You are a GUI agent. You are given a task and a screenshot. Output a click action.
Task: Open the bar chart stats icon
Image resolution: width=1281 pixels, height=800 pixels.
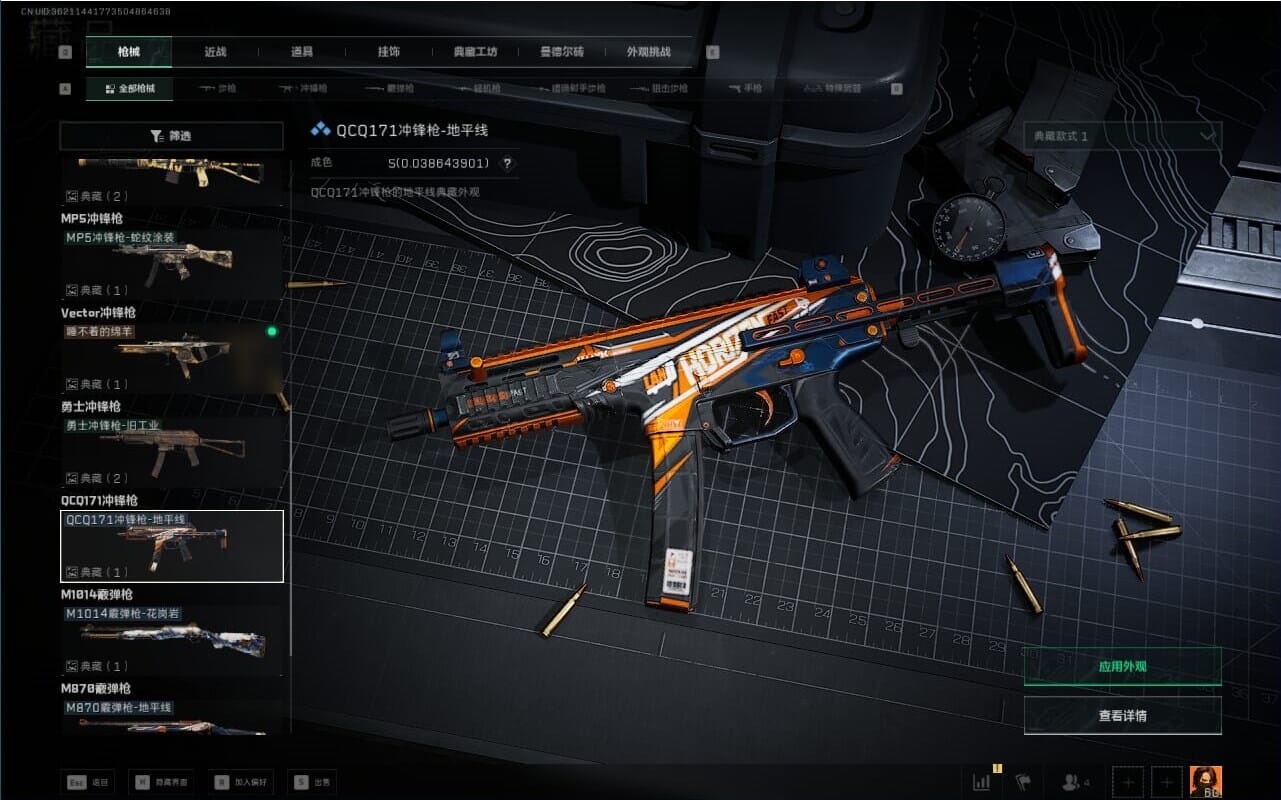(x=983, y=782)
